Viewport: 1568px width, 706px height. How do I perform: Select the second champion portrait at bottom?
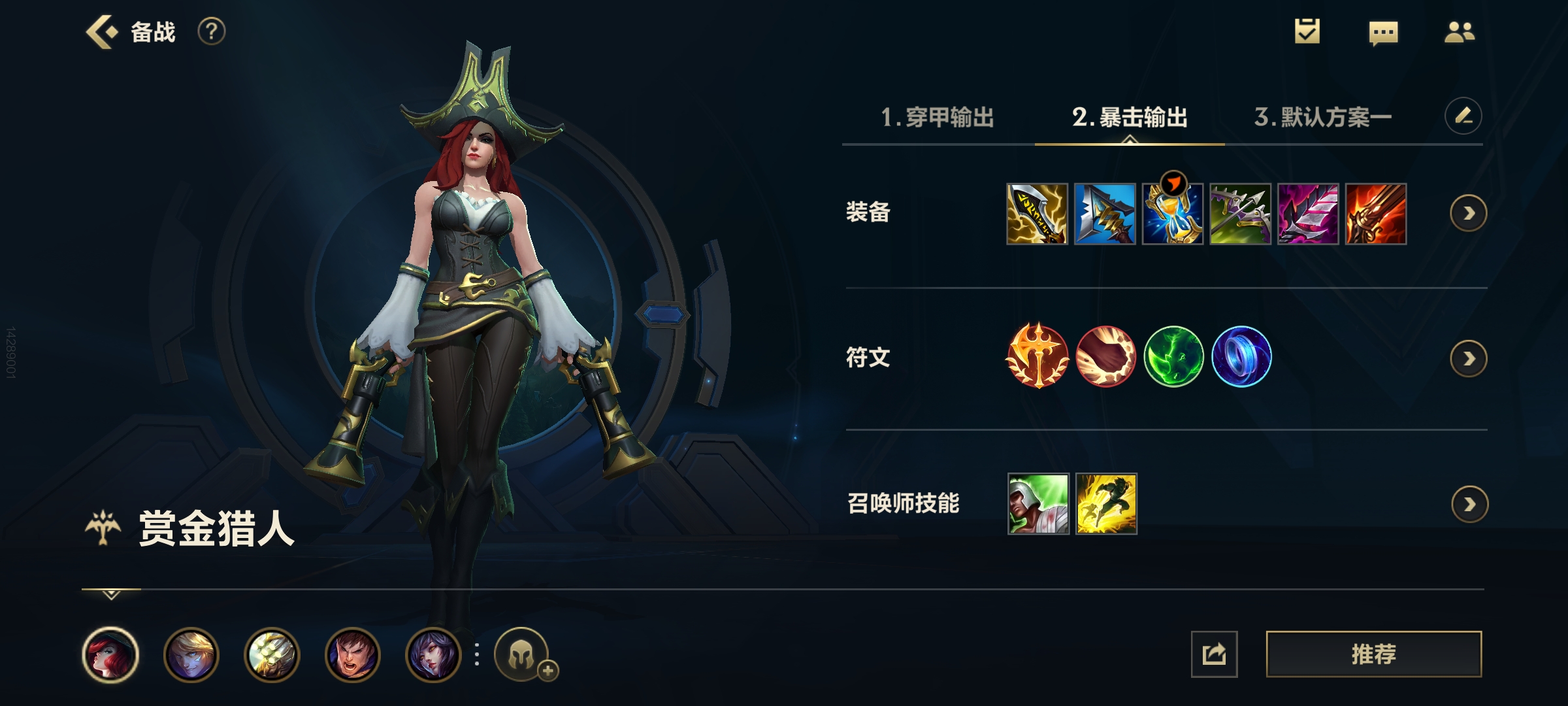click(190, 654)
